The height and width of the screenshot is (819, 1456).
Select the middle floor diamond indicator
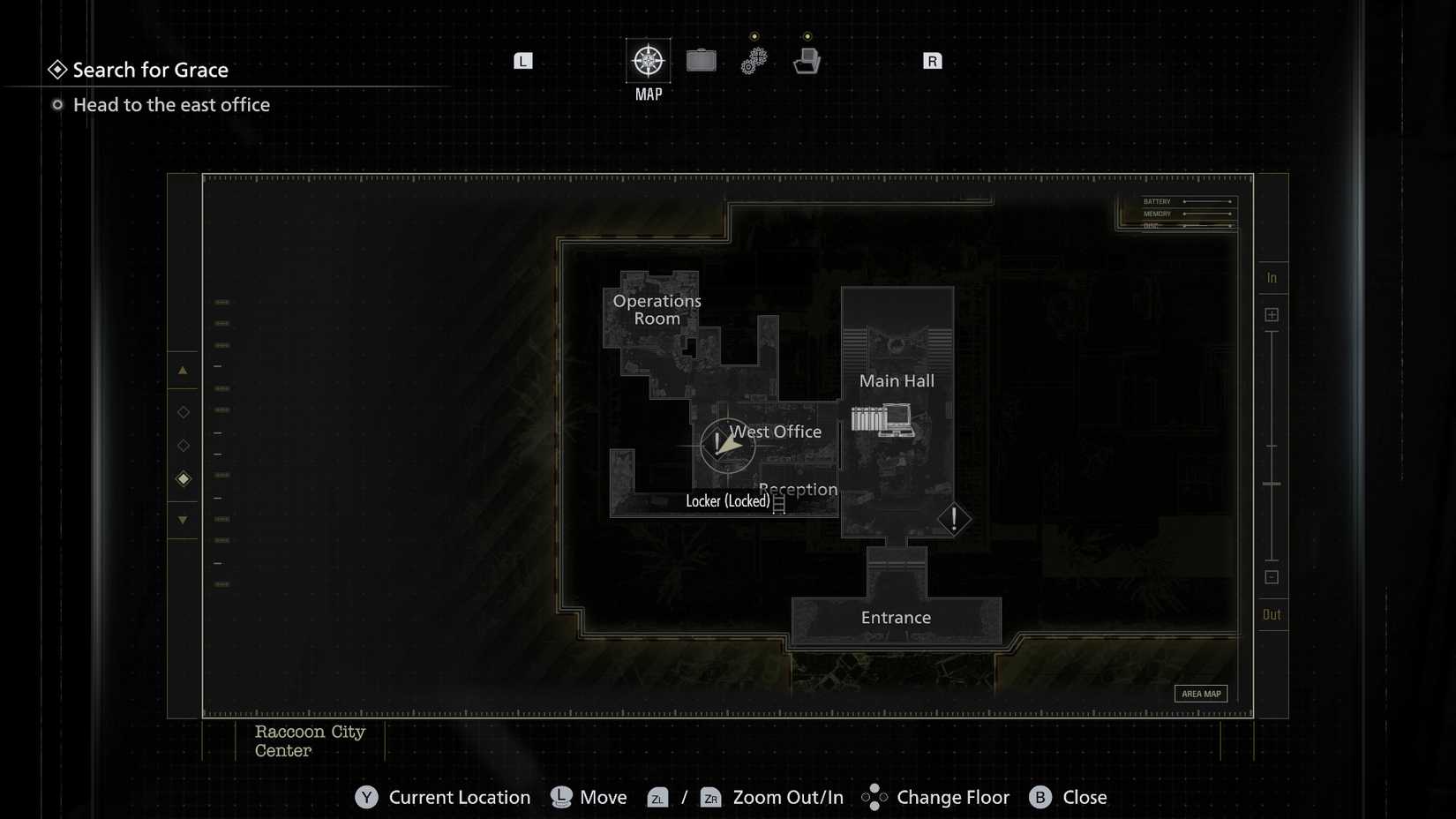click(x=183, y=444)
